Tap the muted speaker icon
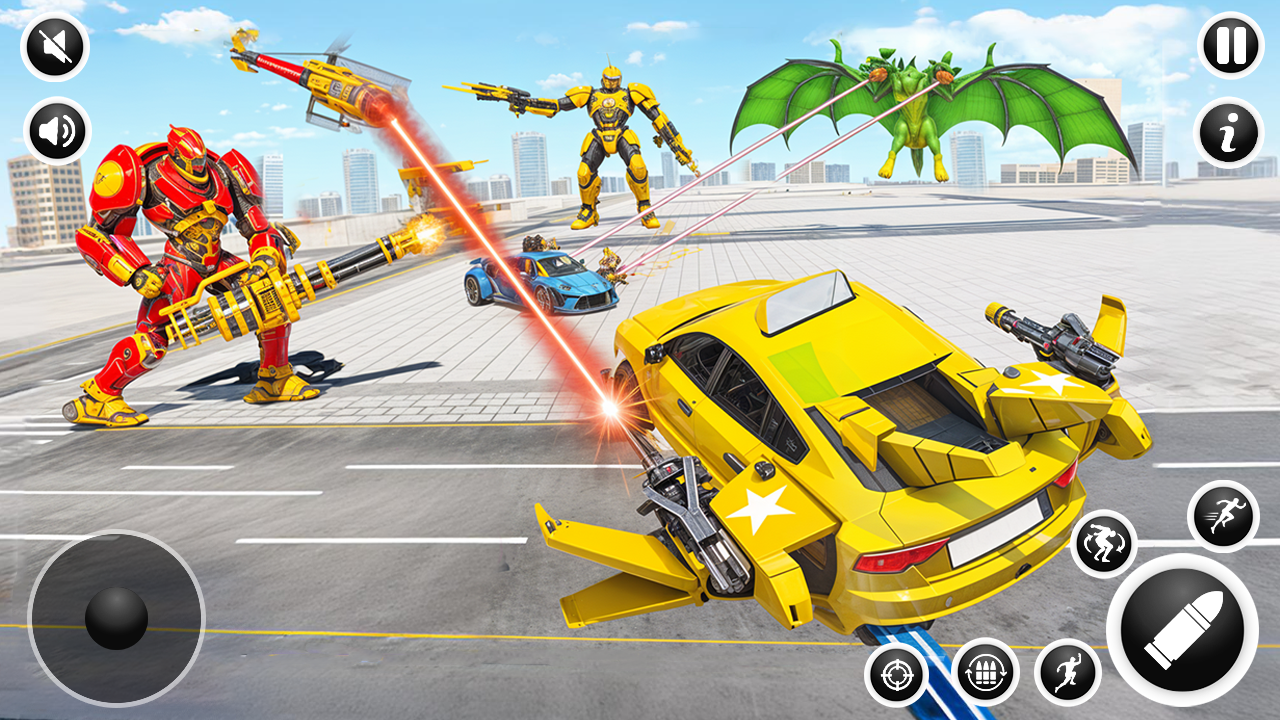This screenshot has width=1280, height=720. (x=57, y=44)
